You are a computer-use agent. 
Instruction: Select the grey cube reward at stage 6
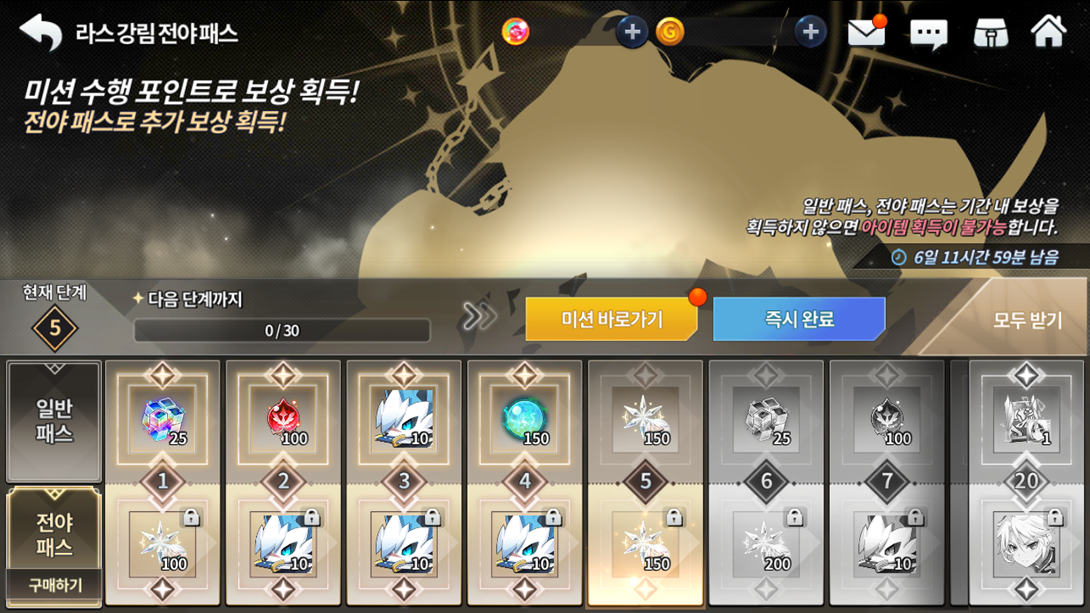(x=766, y=420)
